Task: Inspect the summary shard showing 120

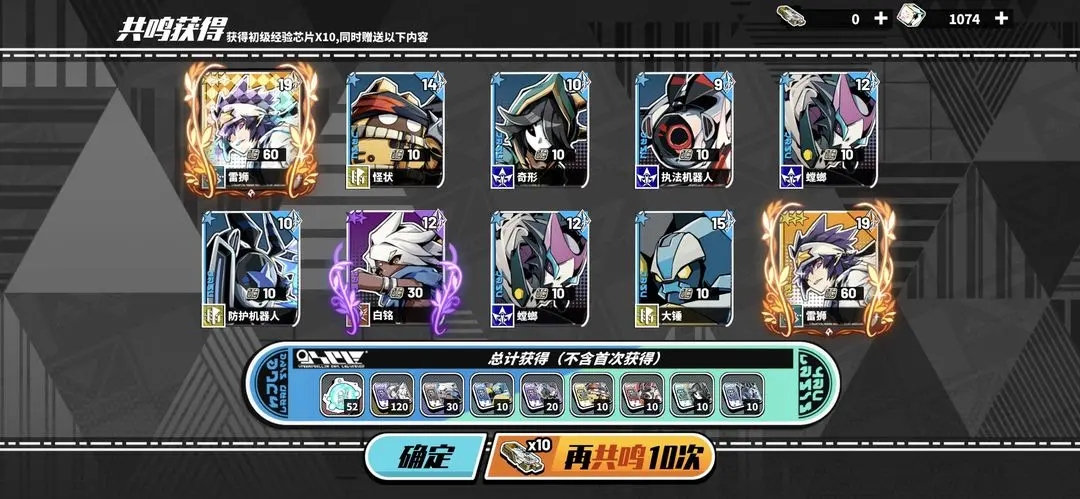Action: 392,395
